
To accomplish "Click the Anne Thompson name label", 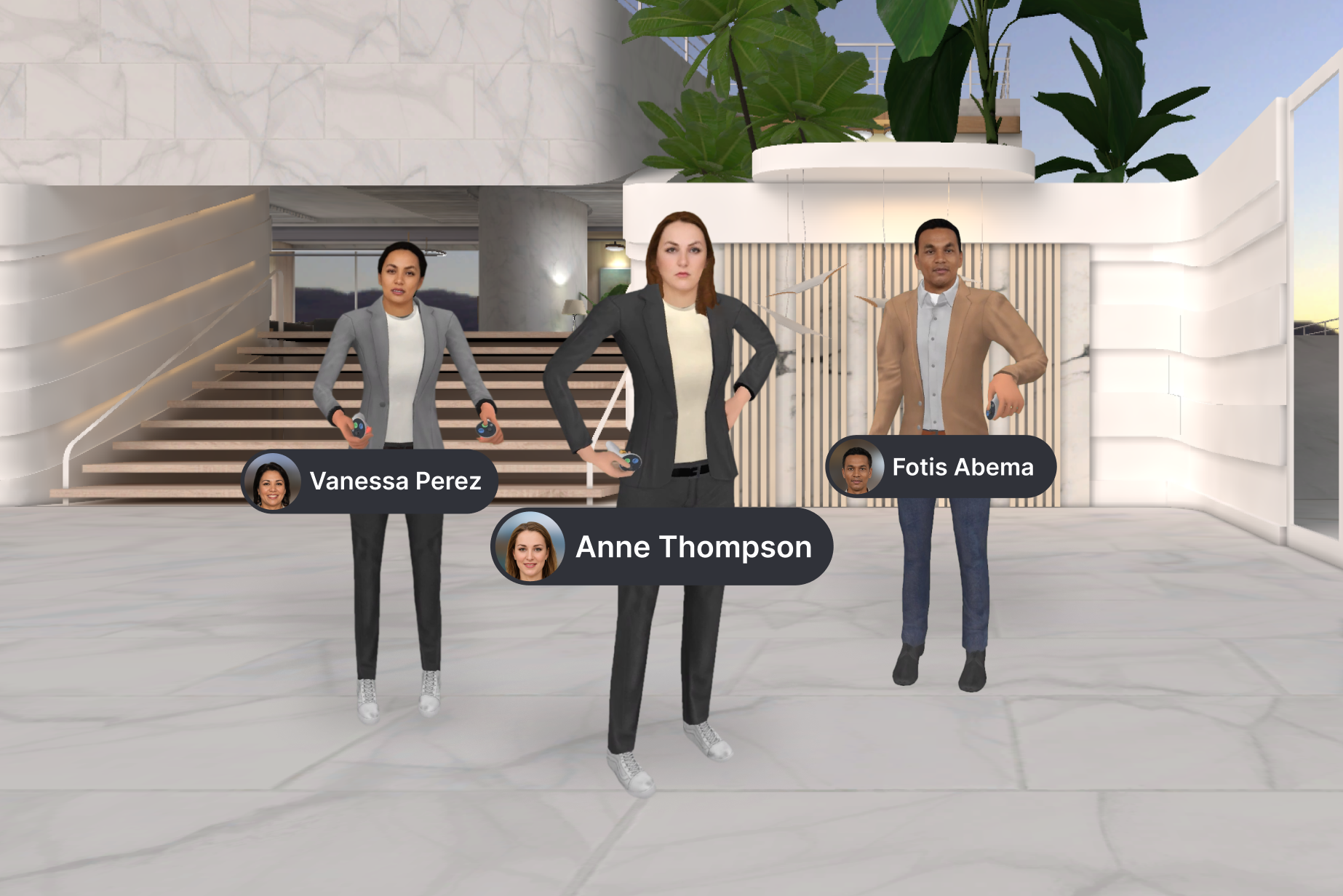I will click(x=693, y=548).
